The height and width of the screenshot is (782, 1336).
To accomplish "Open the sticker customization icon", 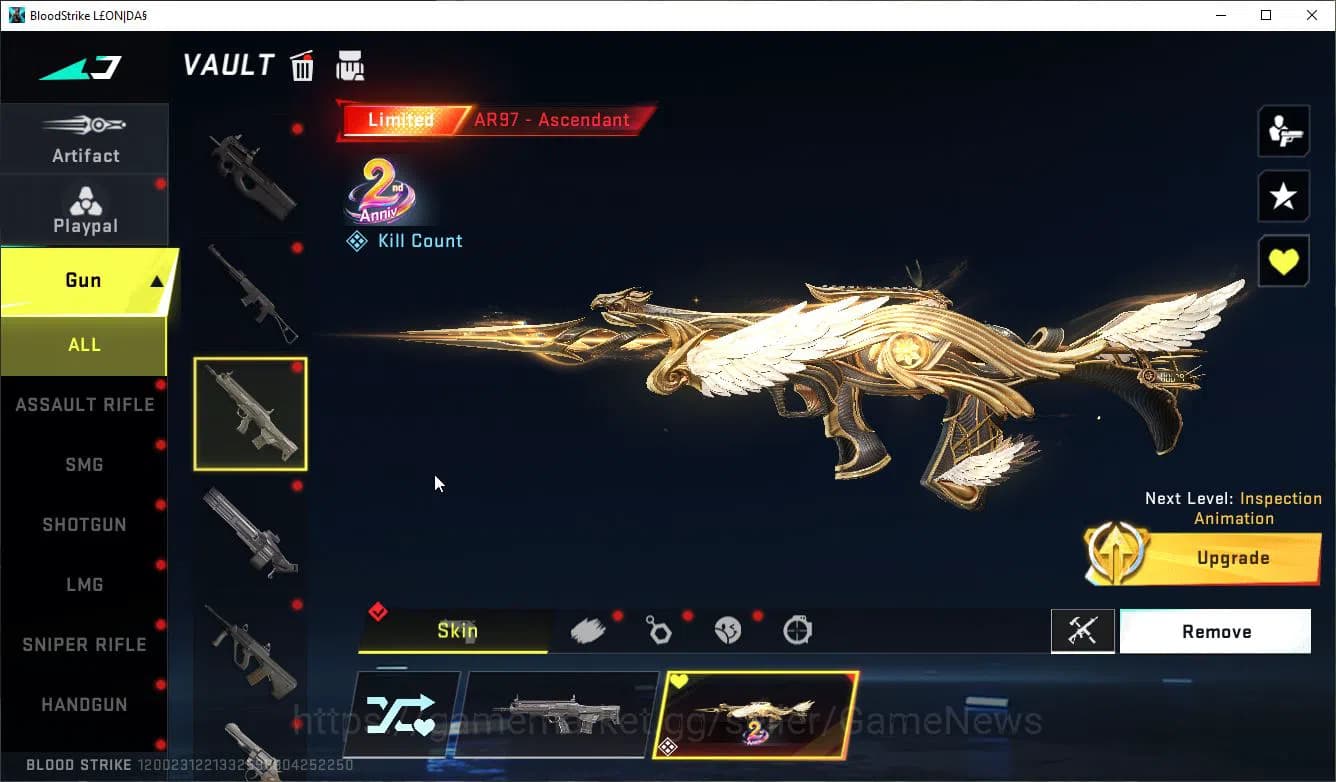I will (x=728, y=628).
